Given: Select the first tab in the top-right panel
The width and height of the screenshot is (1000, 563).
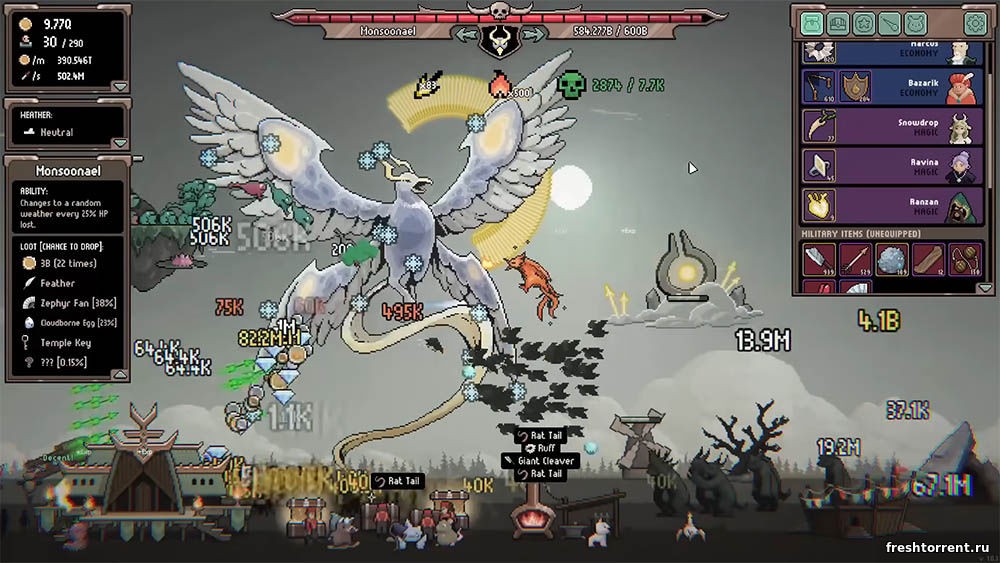Looking at the screenshot, I should [x=812, y=23].
